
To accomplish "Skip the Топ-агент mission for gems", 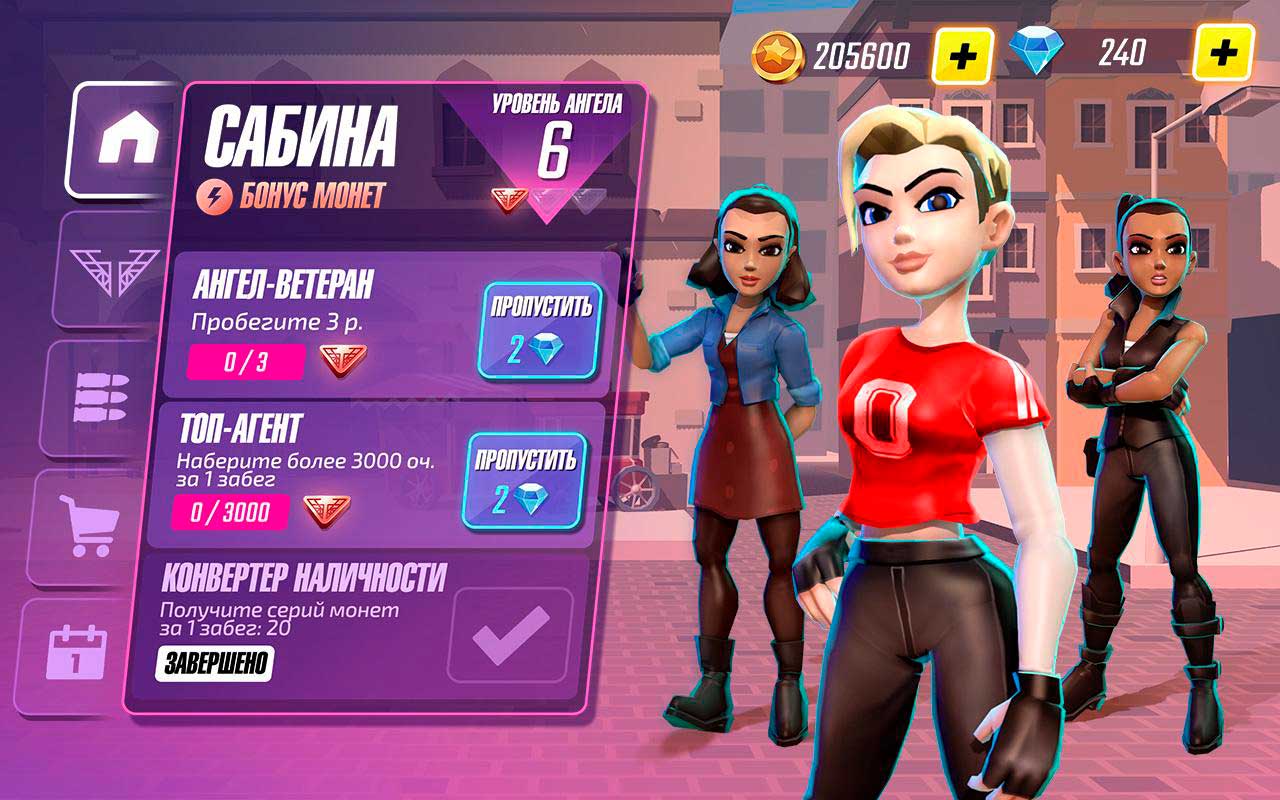I will [x=525, y=481].
